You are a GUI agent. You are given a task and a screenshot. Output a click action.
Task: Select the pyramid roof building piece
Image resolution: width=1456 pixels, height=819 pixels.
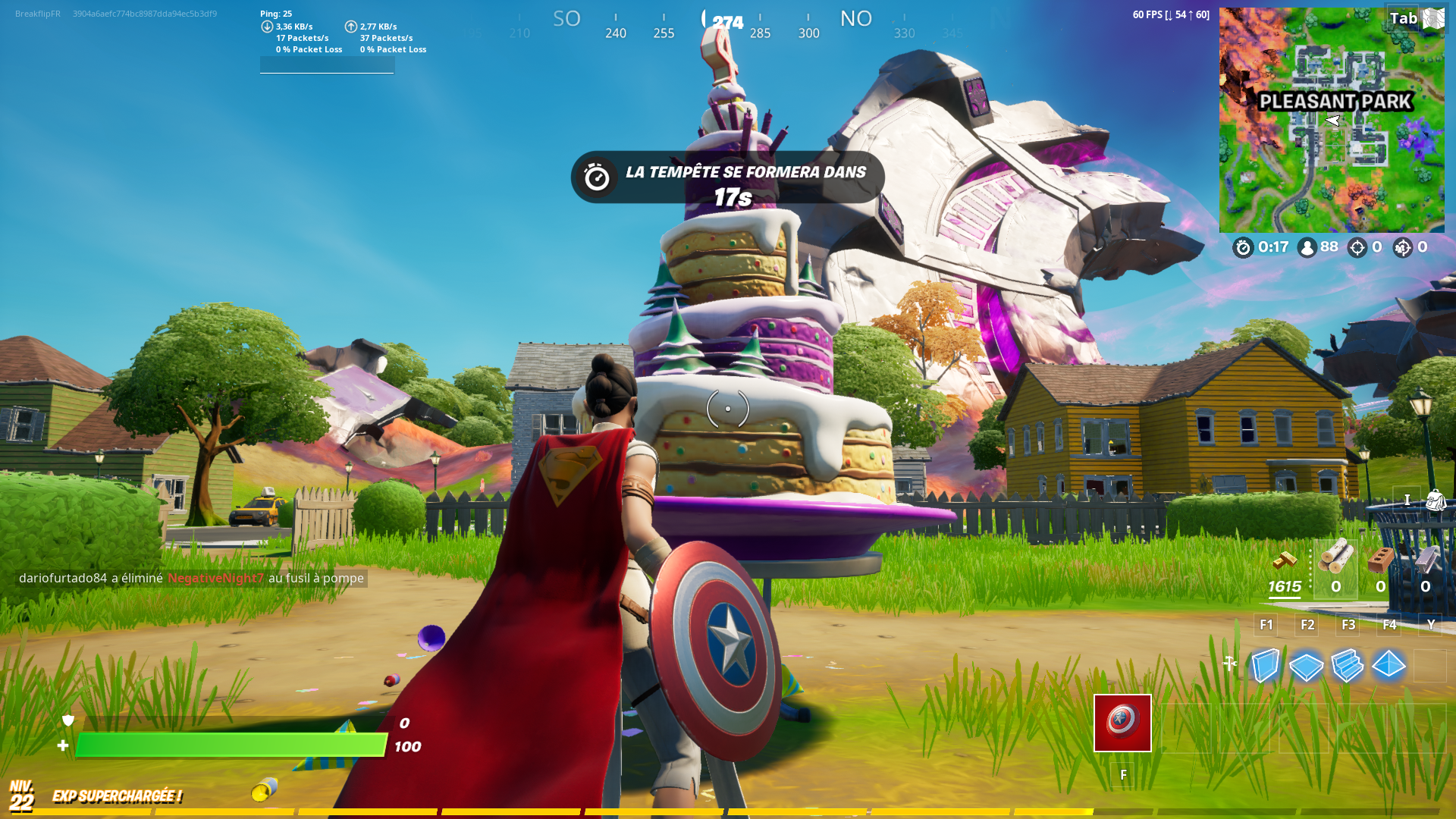tap(1389, 665)
